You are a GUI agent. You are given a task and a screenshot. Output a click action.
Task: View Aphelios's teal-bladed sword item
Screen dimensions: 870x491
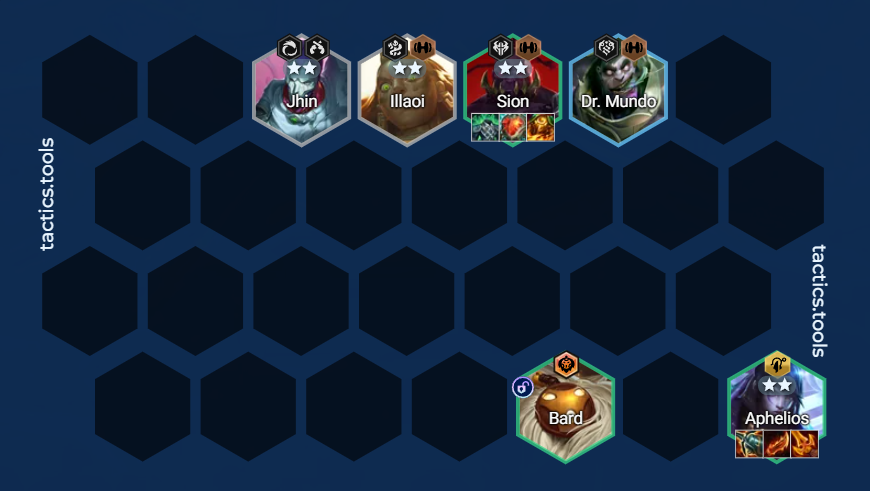pos(750,444)
